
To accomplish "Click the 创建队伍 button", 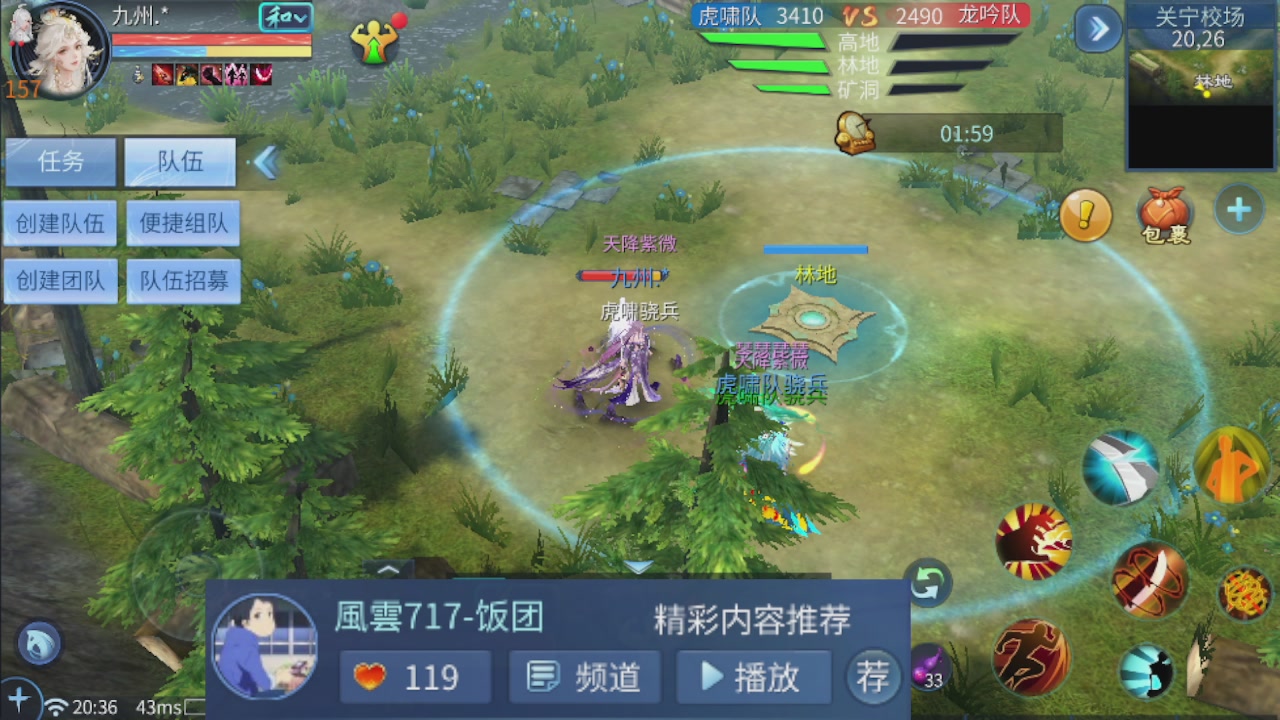I will (x=60, y=223).
